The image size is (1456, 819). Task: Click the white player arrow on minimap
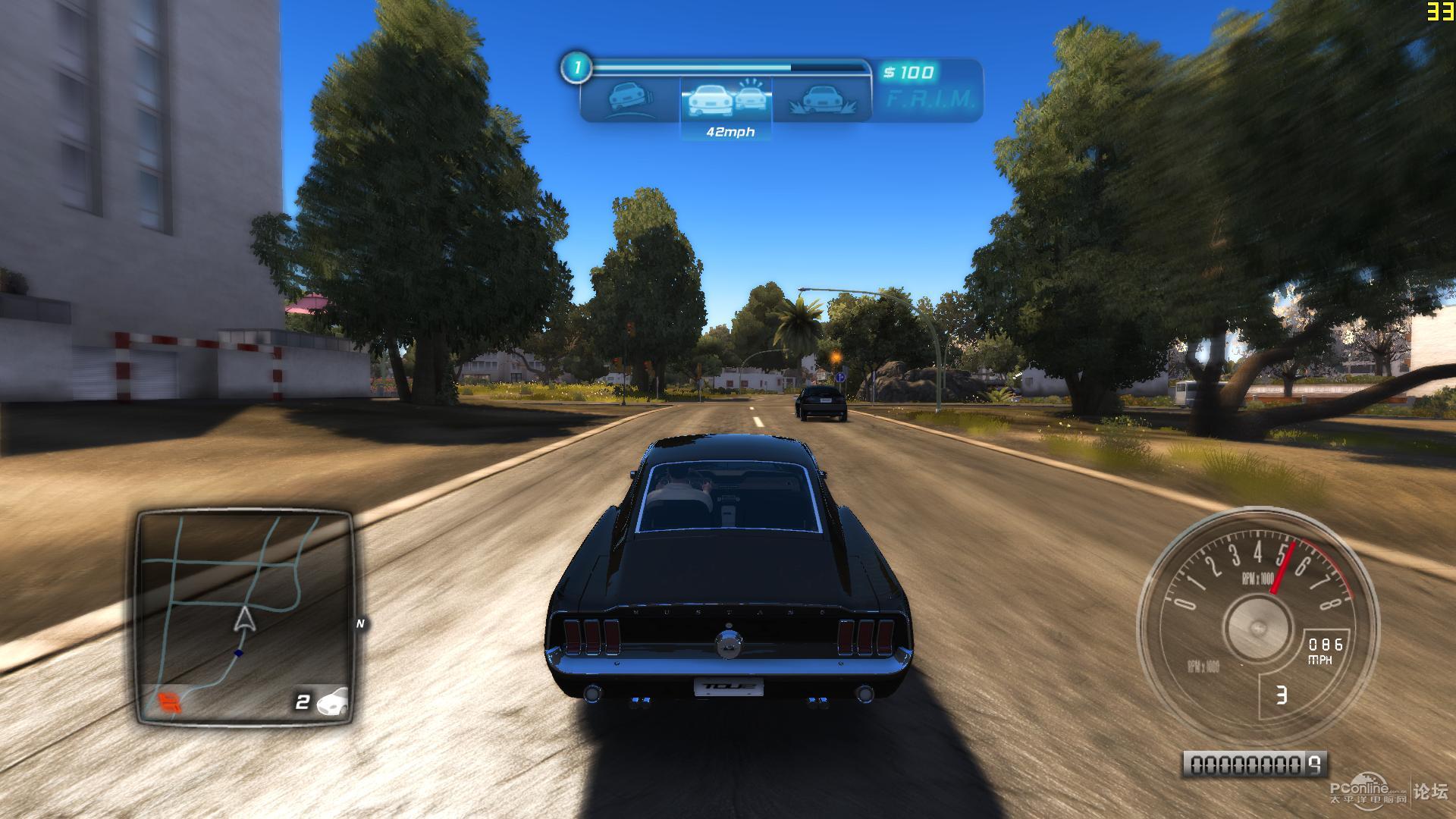pos(243,620)
